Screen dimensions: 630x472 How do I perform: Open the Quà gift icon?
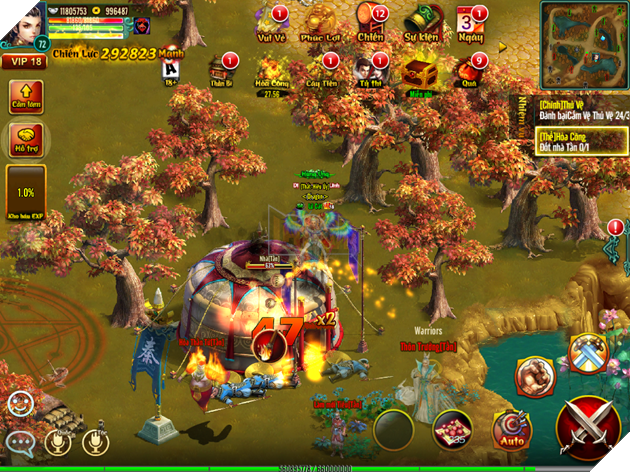pos(469,72)
